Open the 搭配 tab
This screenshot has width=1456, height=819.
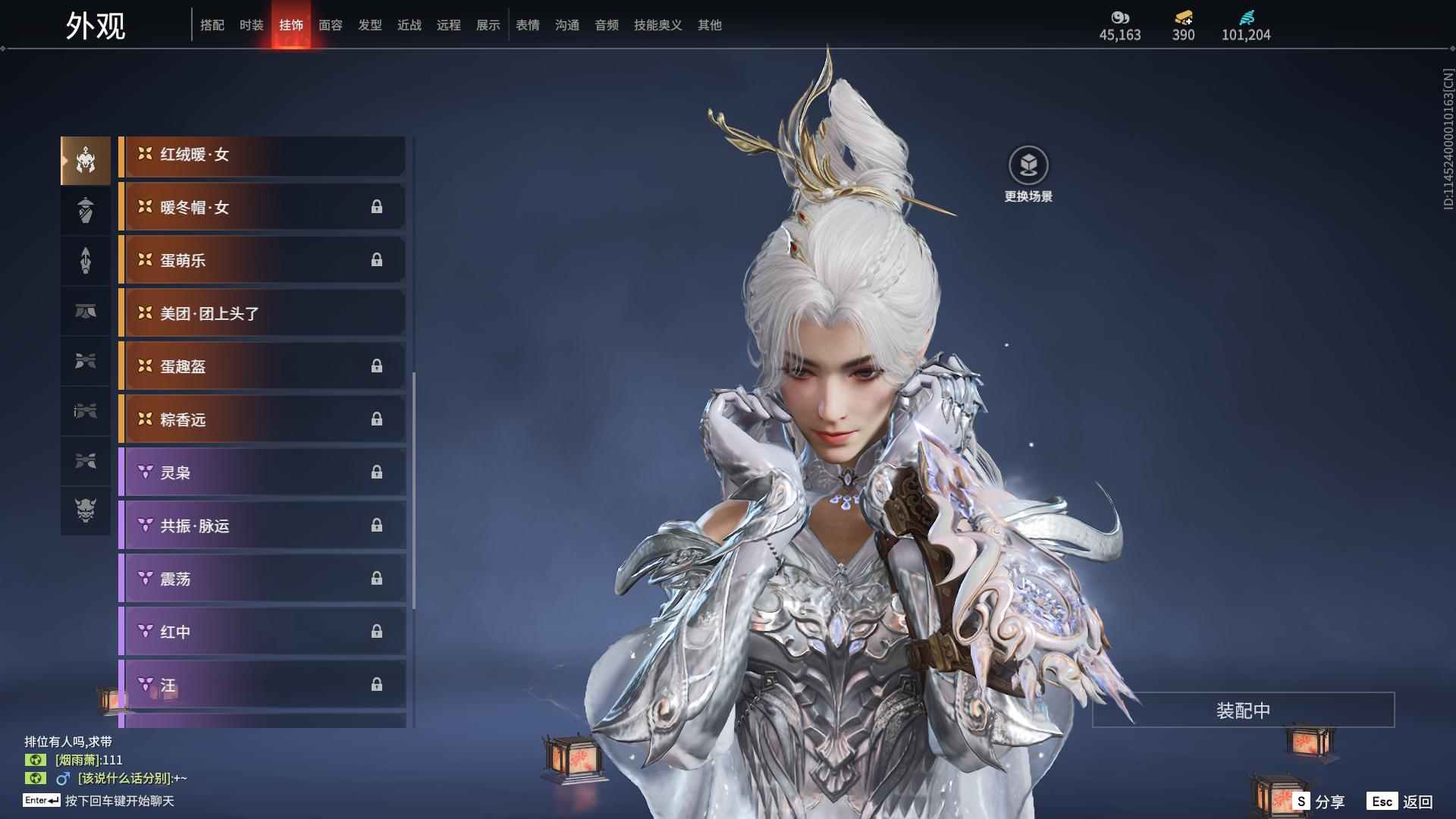coord(212,25)
